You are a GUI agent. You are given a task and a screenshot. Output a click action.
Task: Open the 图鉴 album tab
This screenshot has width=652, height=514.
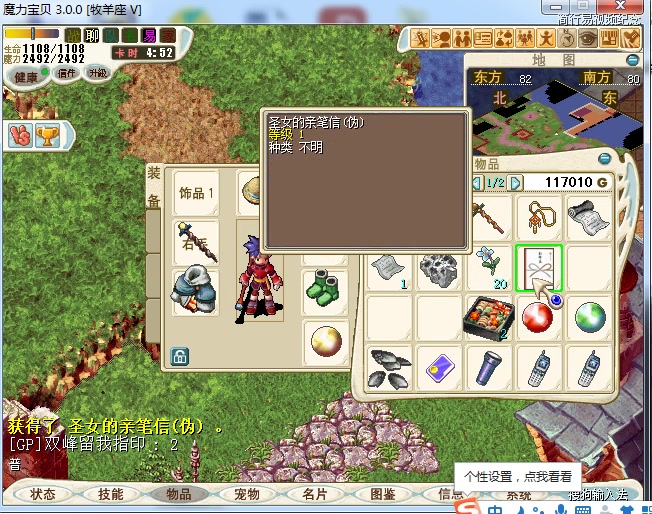pos(383,494)
